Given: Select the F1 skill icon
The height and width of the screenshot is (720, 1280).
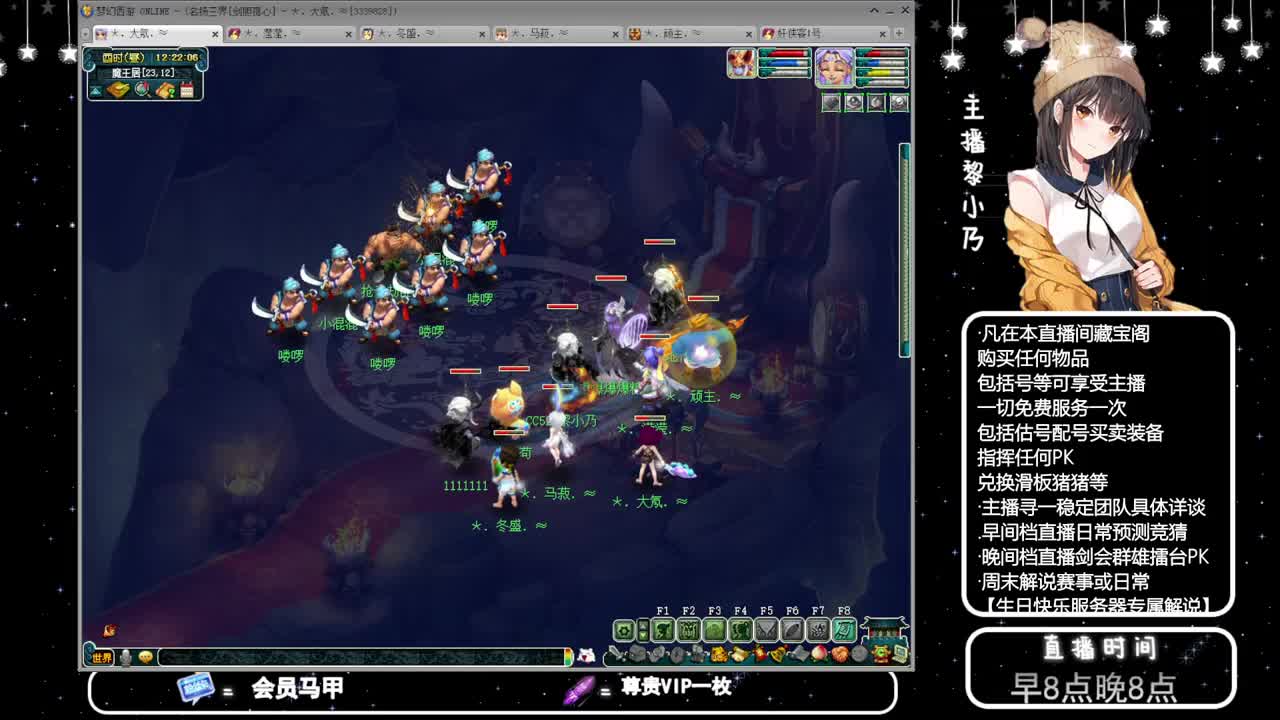Looking at the screenshot, I should (x=663, y=629).
